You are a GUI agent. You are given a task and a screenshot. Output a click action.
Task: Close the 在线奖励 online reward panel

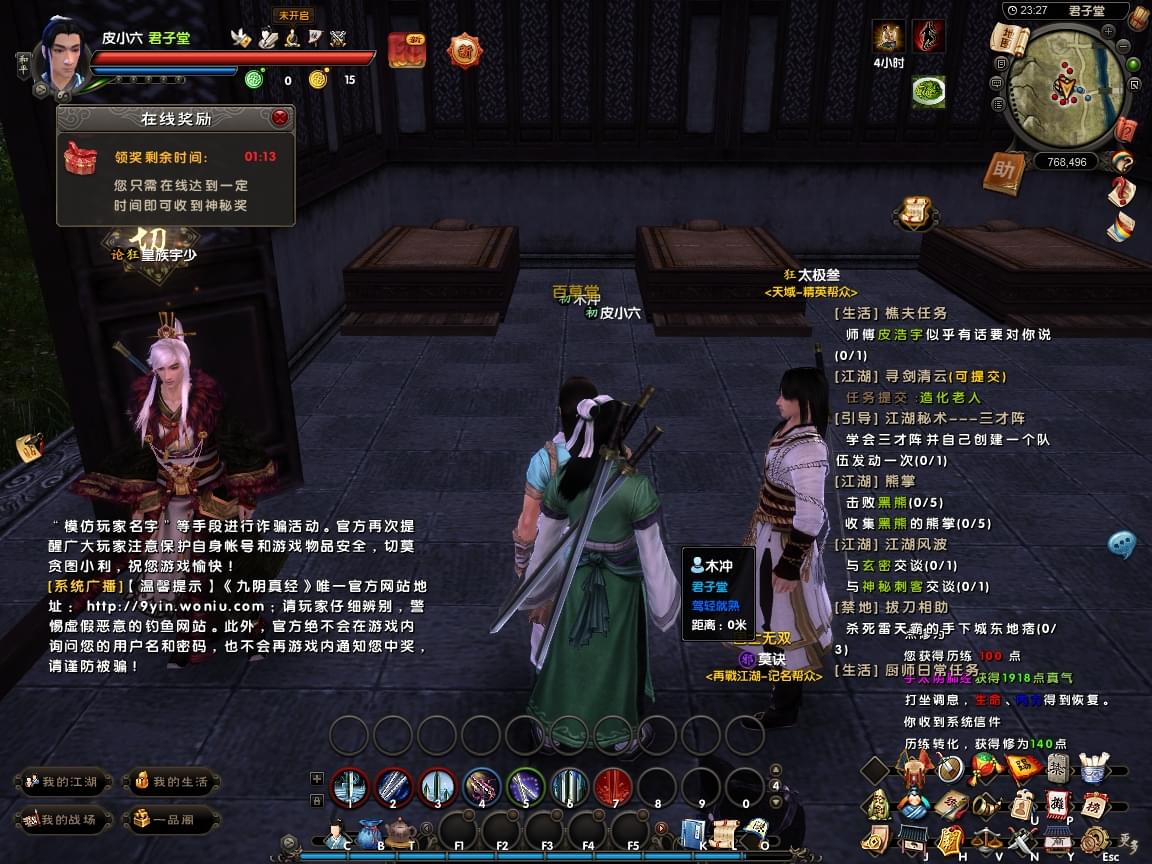point(280,118)
